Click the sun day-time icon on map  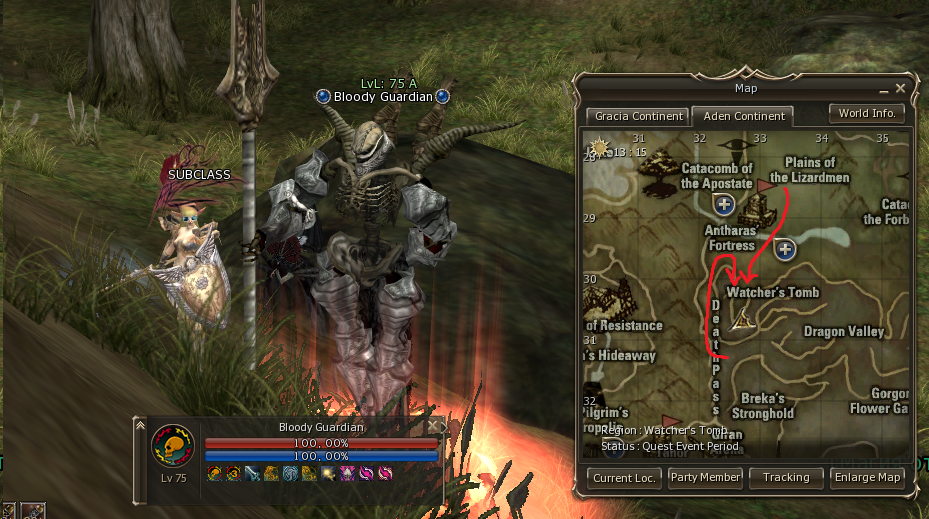tap(599, 148)
